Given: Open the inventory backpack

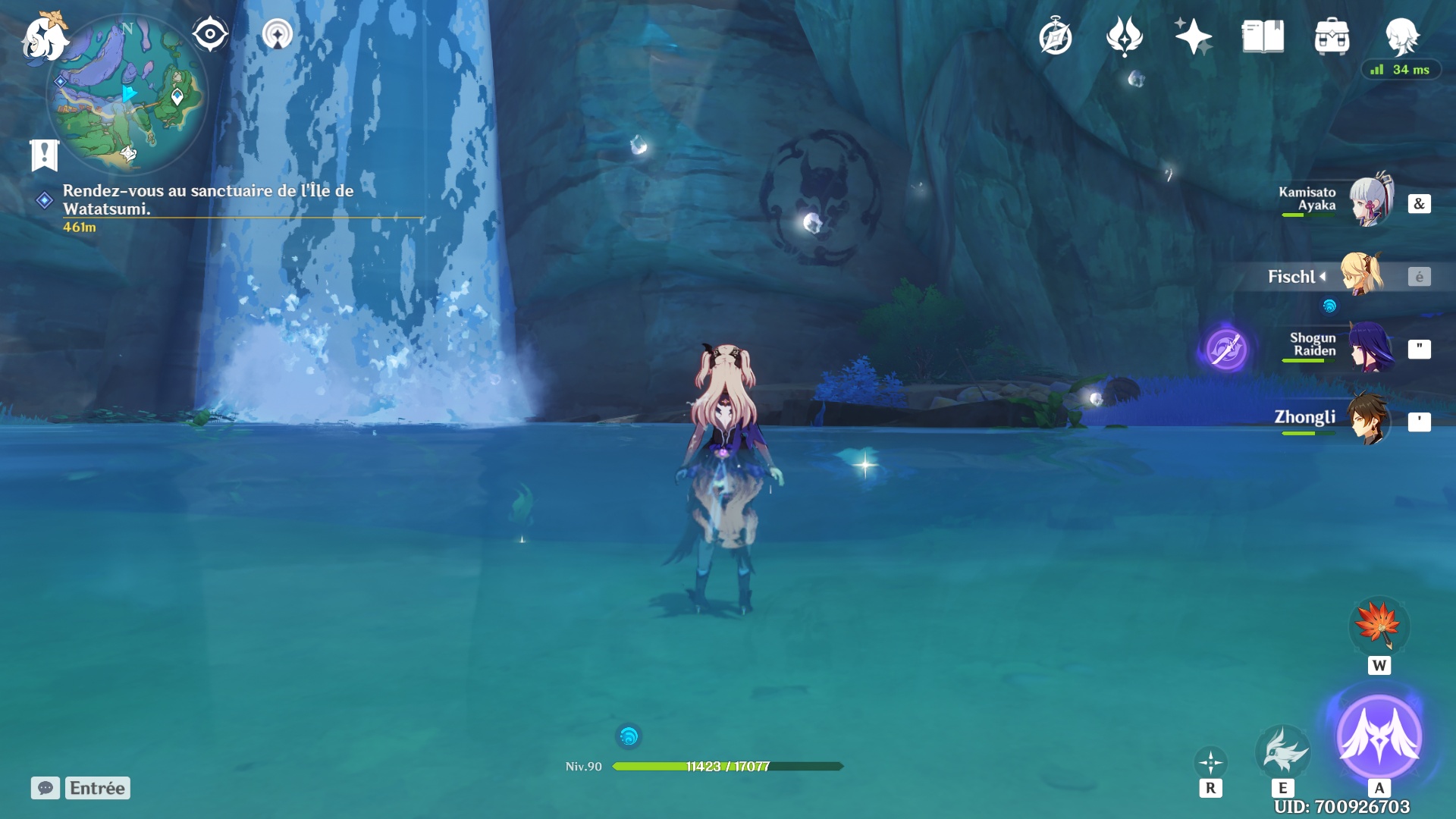Looking at the screenshot, I should click(x=1332, y=36).
